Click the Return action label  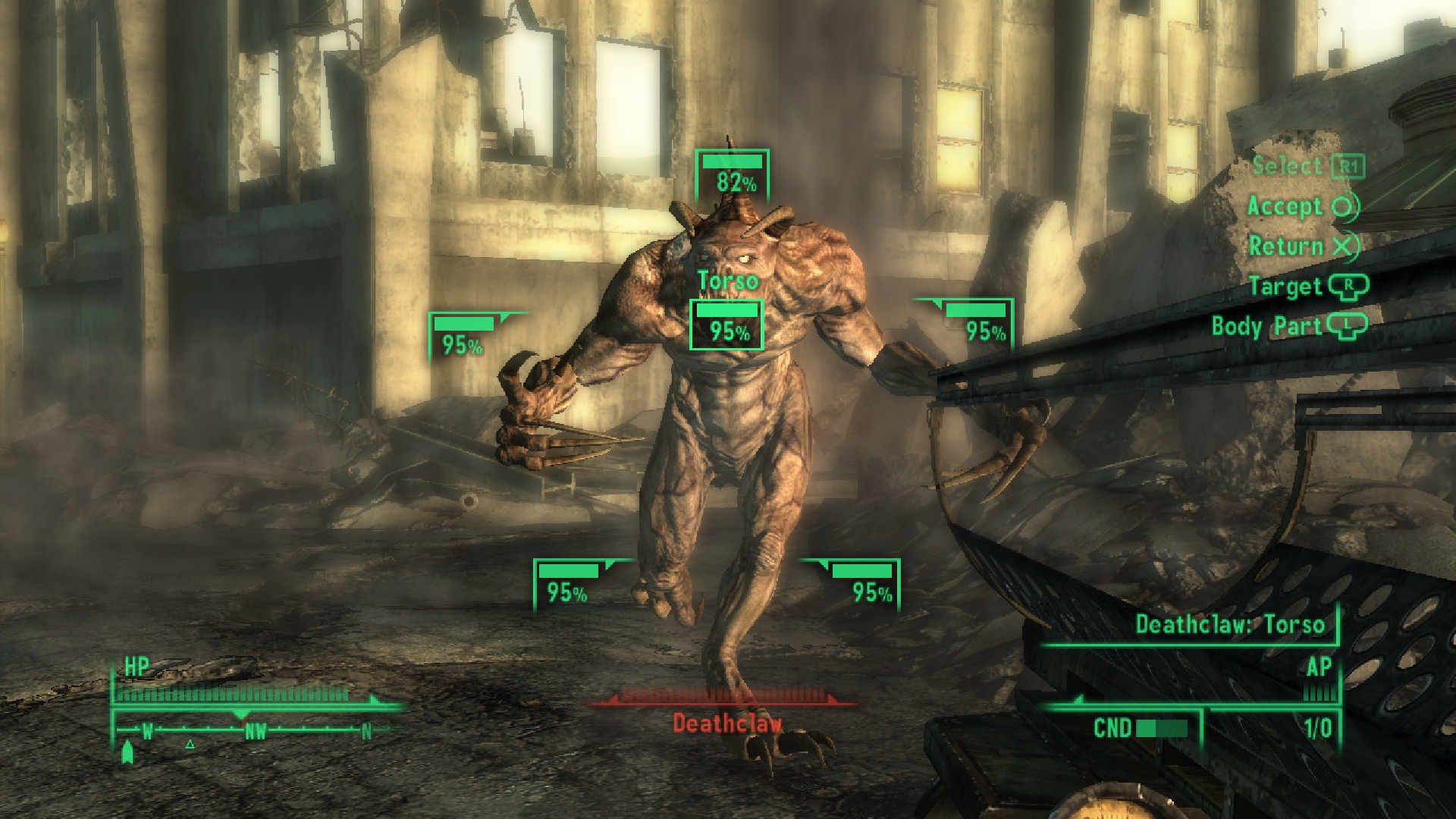pos(1287,246)
